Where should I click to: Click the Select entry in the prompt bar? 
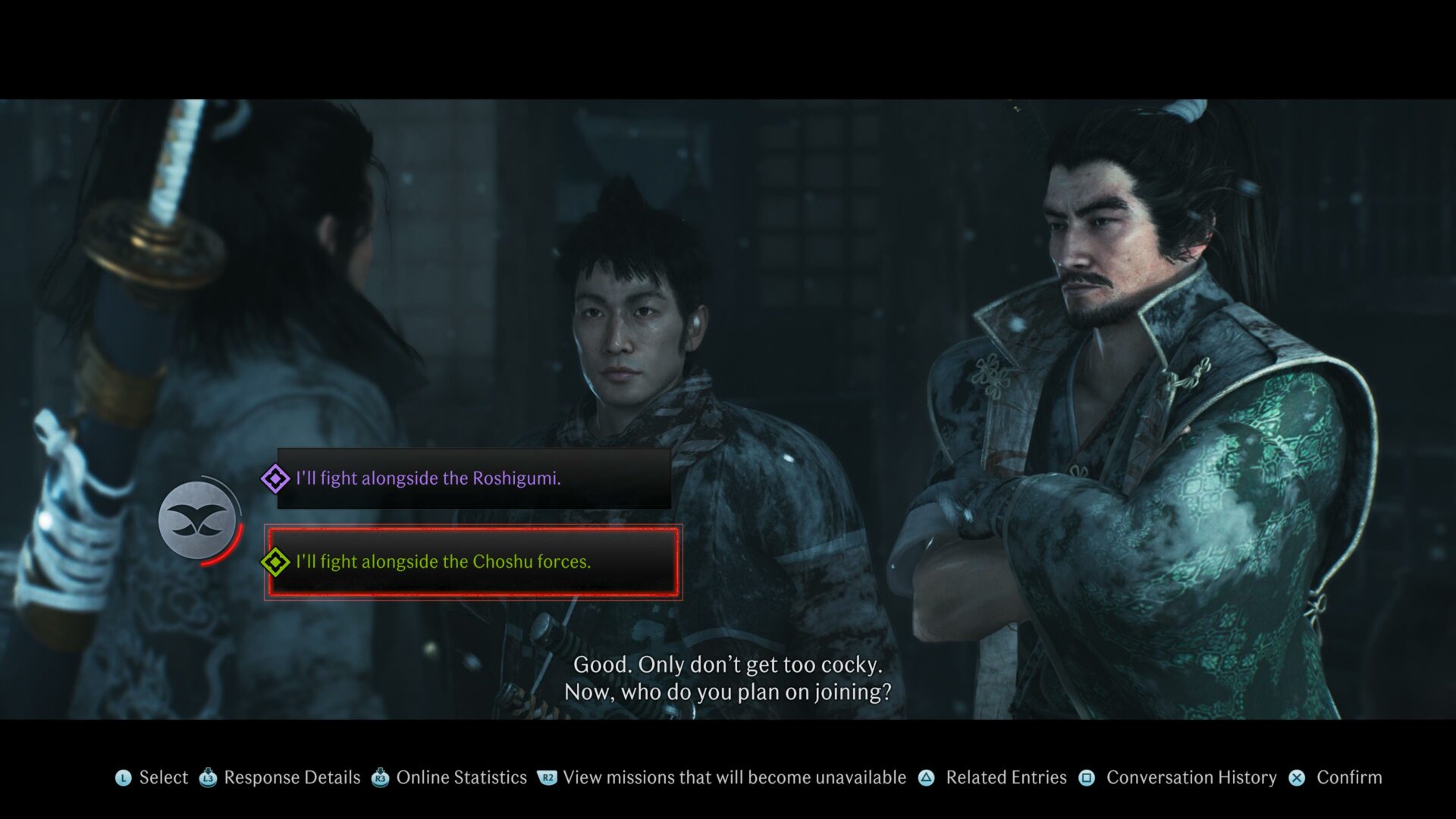pyautogui.click(x=163, y=777)
